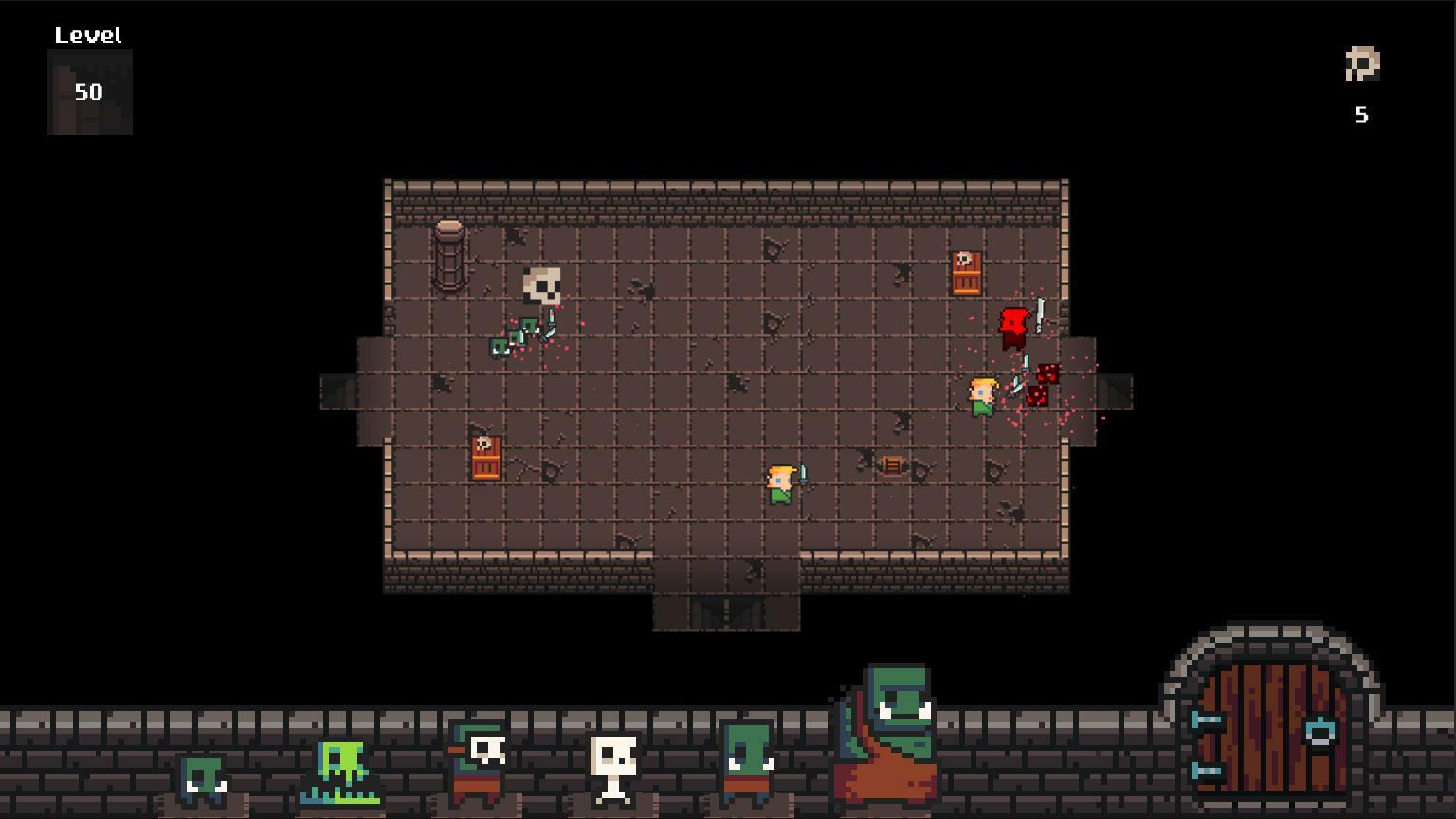Select the small goblin unit on the wall
This screenshot has width=1456, height=819.
(199, 777)
